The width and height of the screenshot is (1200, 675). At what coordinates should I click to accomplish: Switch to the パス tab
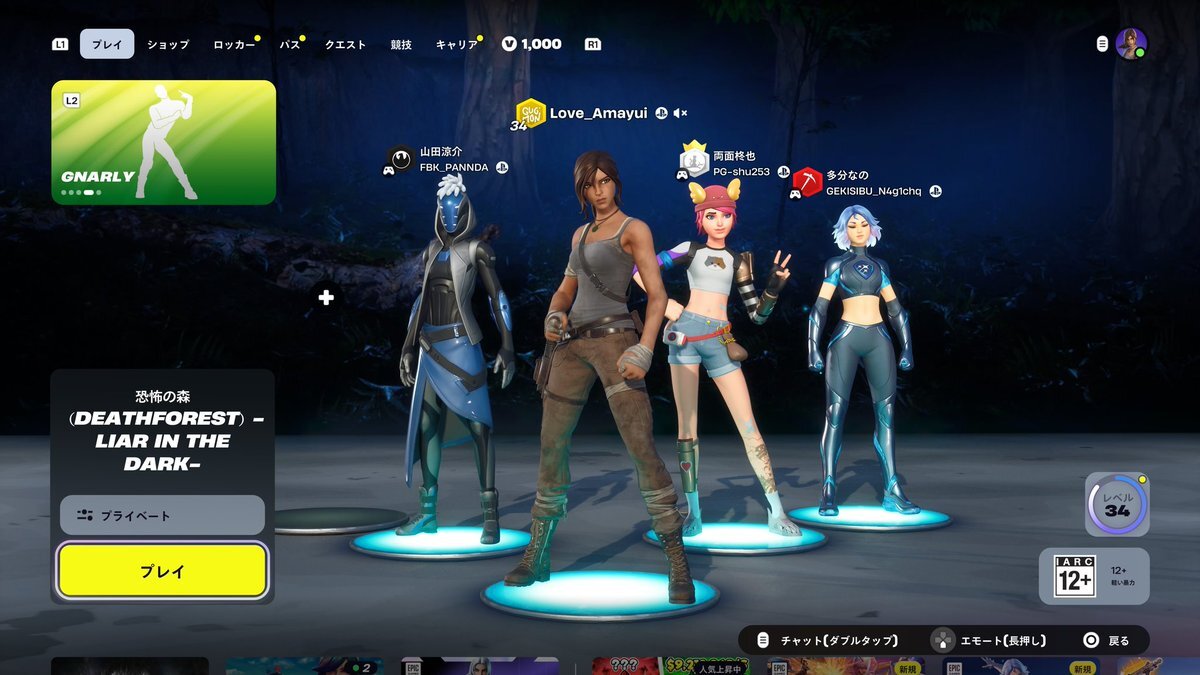pos(289,44)
